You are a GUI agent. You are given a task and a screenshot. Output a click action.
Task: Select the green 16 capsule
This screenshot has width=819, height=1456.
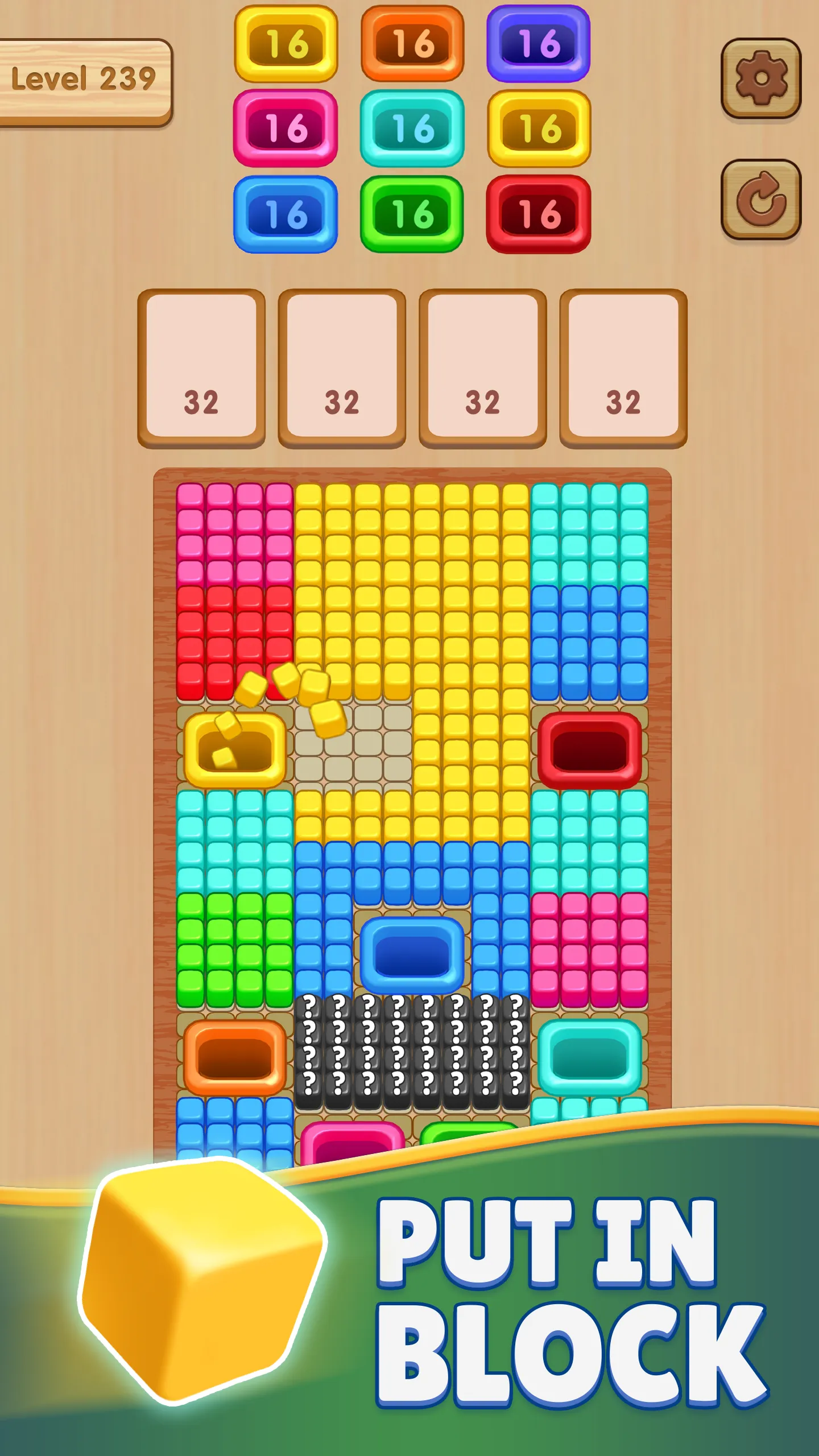(x=412, y=216)
